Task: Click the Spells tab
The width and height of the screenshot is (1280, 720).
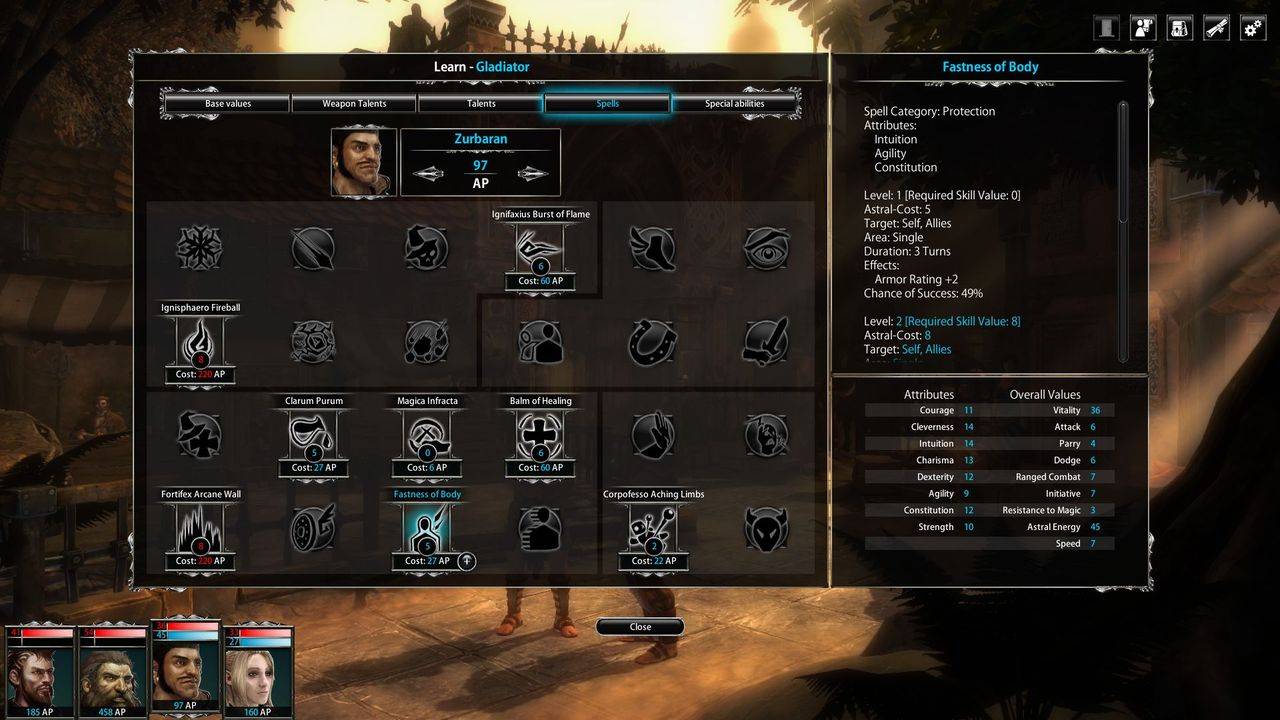Action: (607, 104)
